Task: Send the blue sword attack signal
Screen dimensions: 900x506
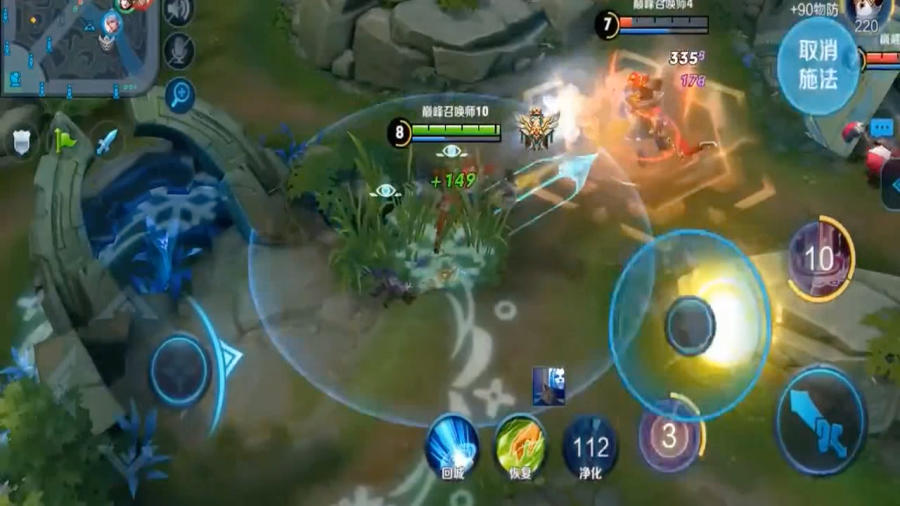Action: coord(106,141)
